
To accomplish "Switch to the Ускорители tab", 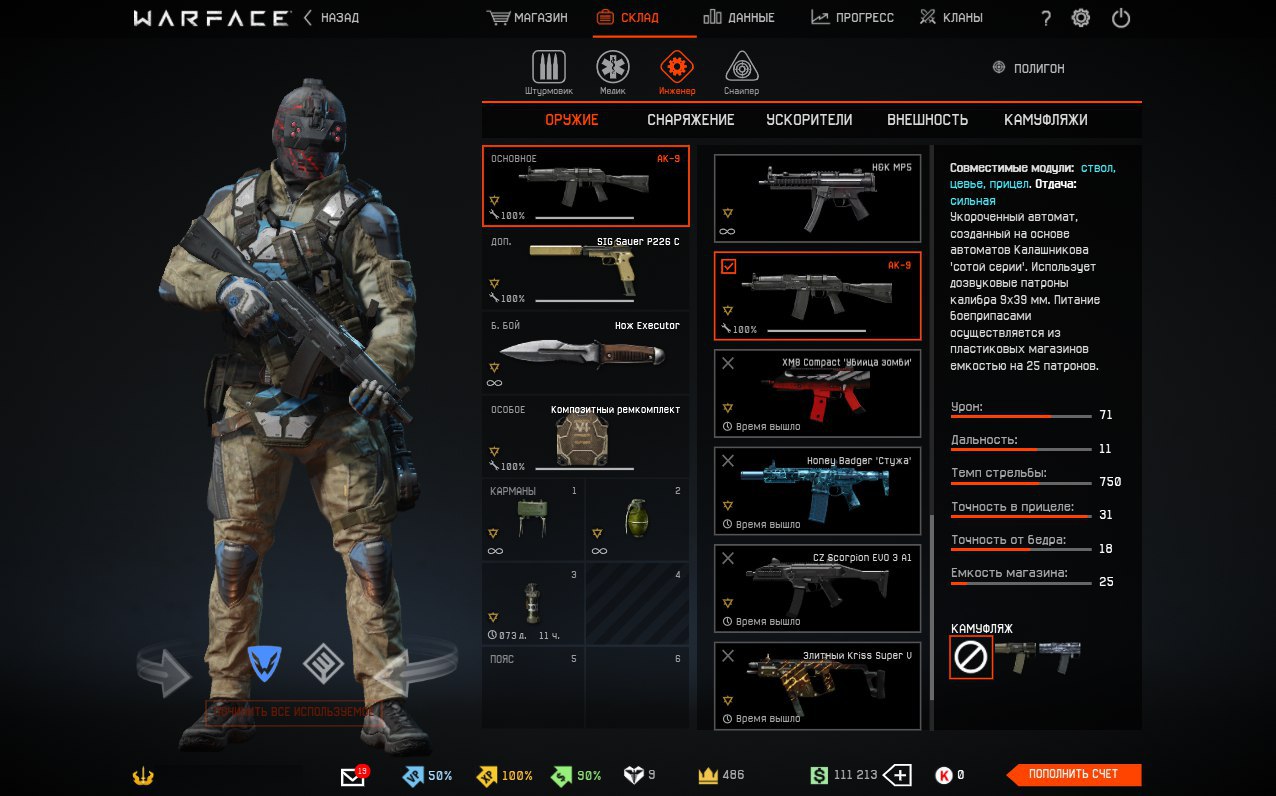I will 809,120.
